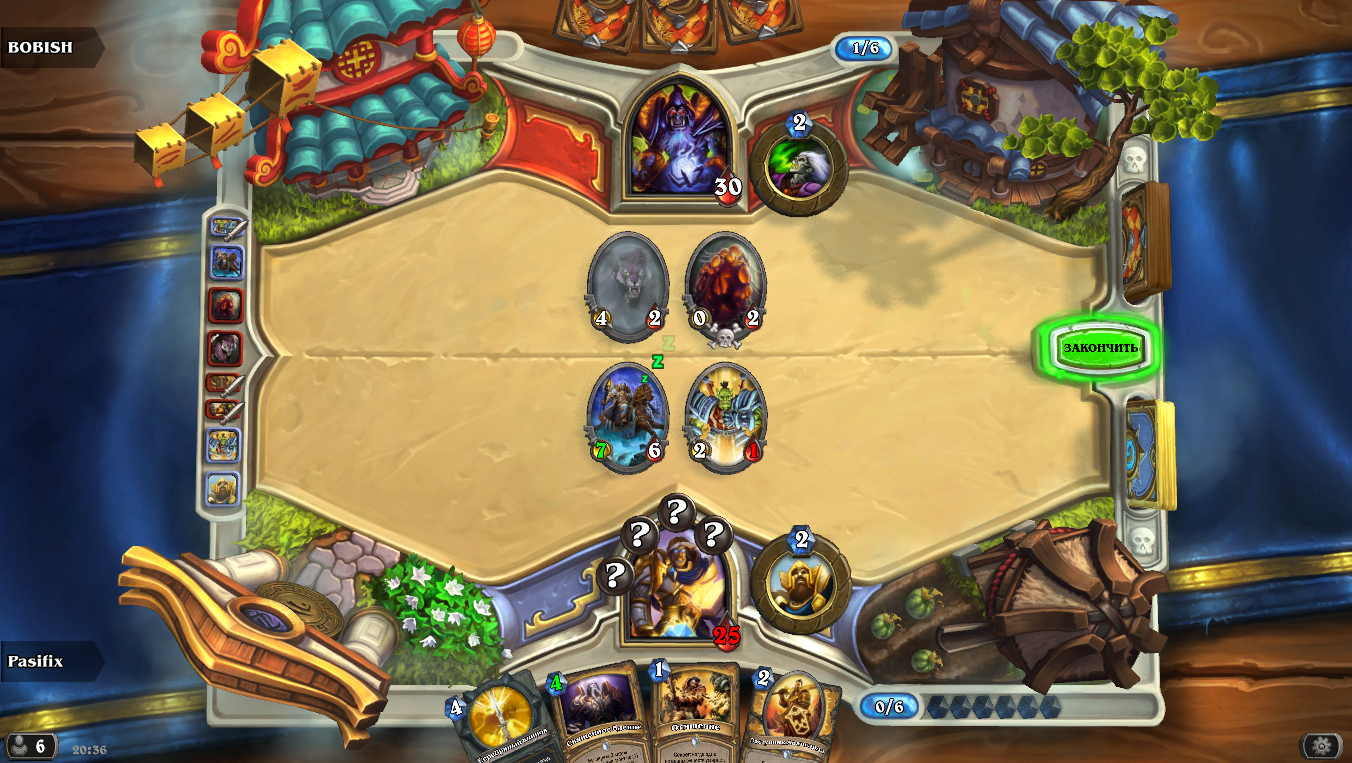Select the 2-cost shield-bearer minion card in hand

click(x=795, y=718)
